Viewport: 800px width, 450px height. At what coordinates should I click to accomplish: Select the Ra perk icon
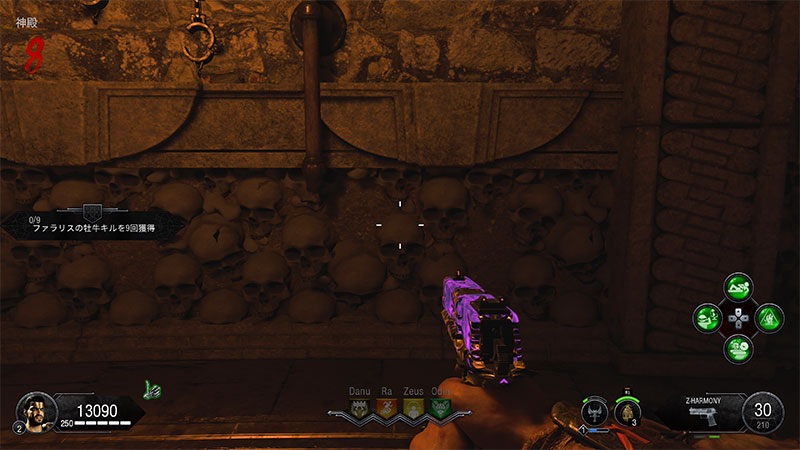tap(386, 408)
